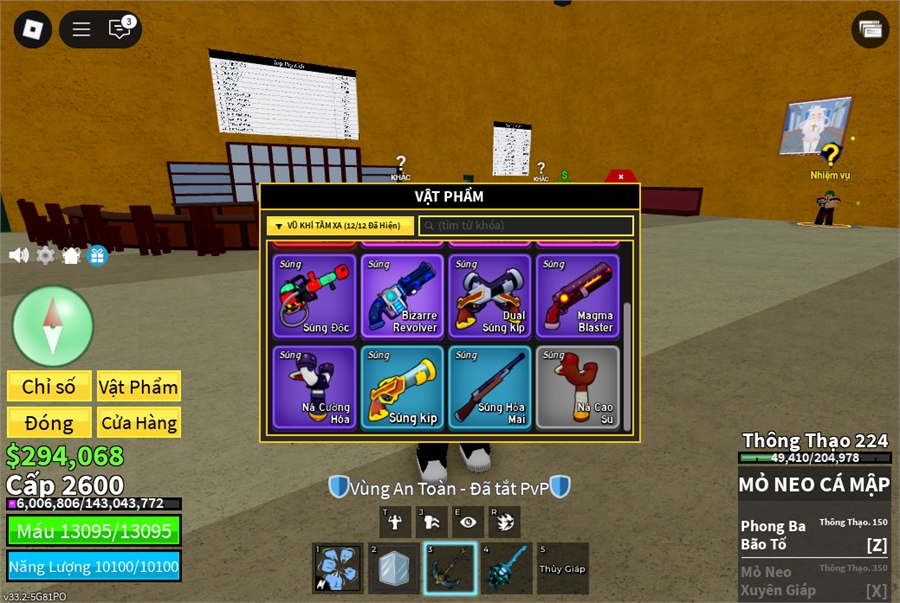Viewport: 900px width, 603px height.
Task: Select the Súng Hỏa Mai musket
Action: pos(490,387)
